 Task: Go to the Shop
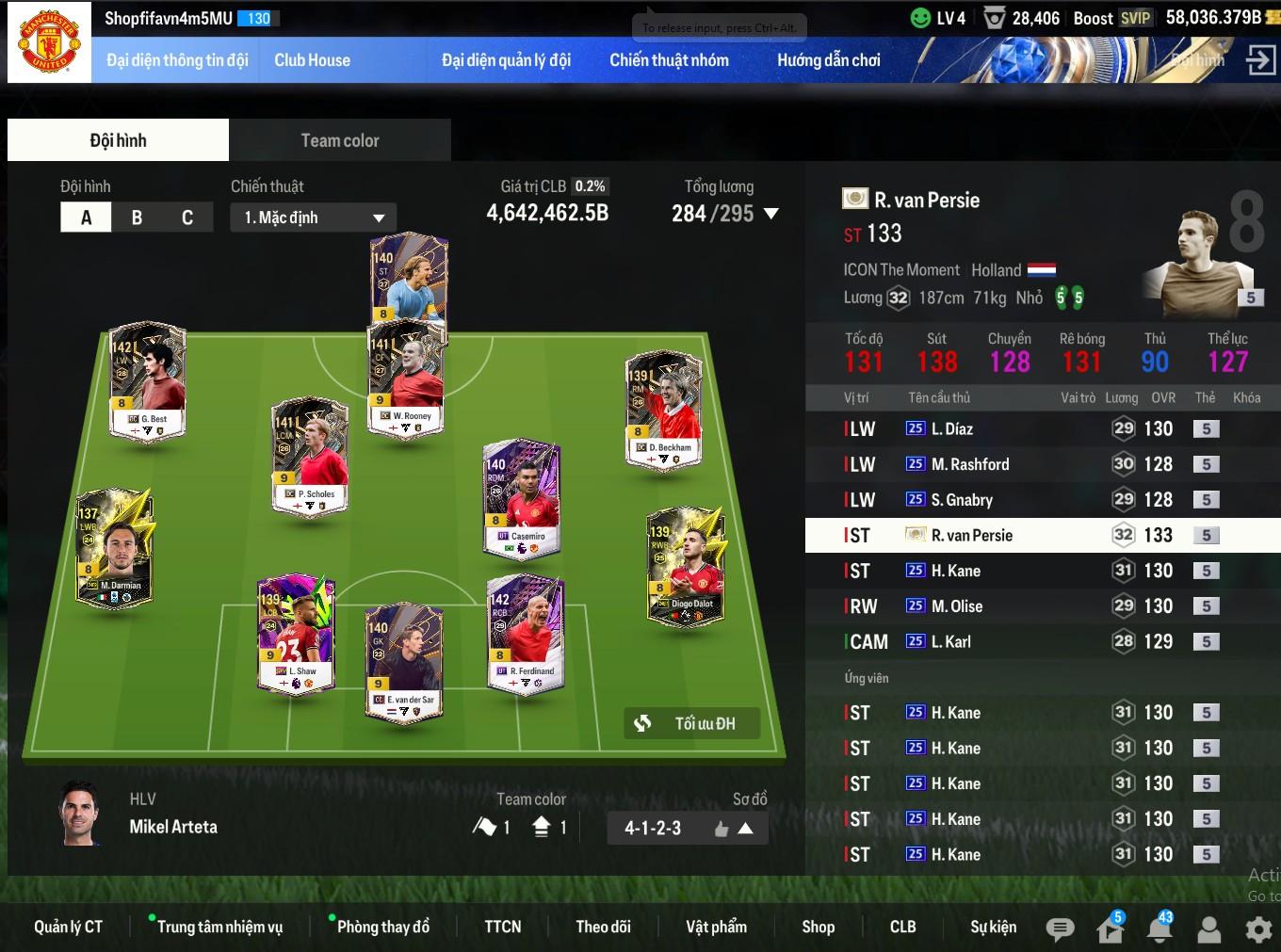tap(818, 927)
